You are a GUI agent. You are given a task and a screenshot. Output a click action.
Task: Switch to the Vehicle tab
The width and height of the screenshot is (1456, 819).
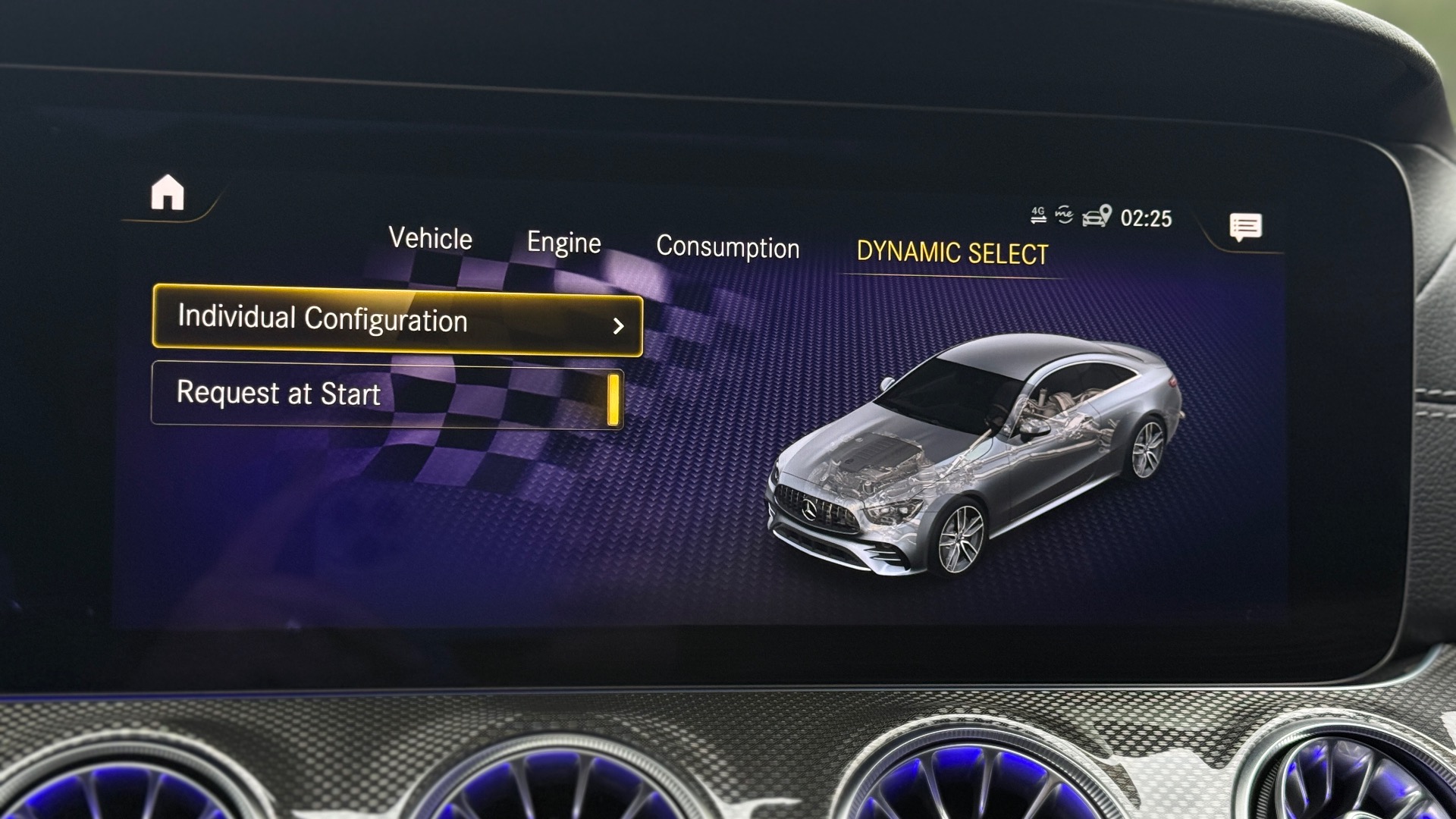[x=430, y=239]
